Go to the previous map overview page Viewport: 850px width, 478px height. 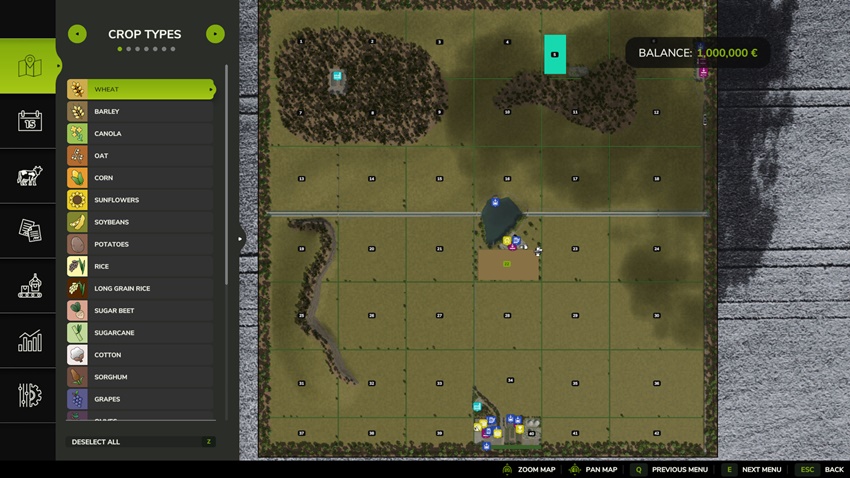(77, 34)
